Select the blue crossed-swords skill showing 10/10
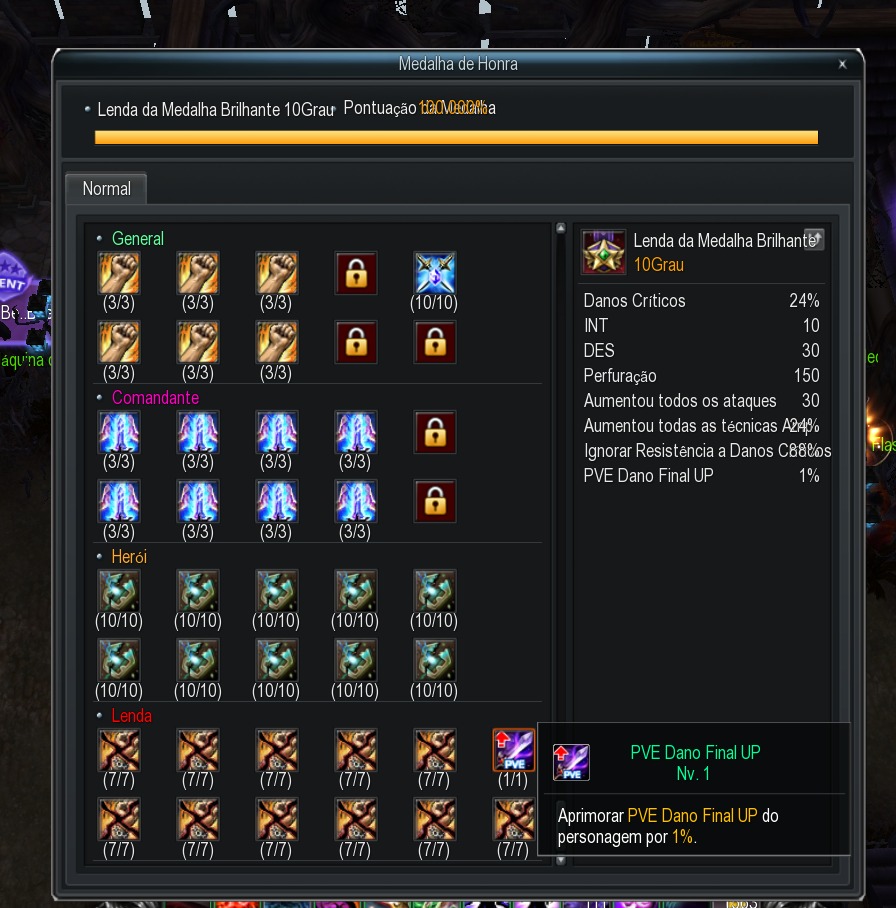Viewport: 896px width, 908px height. tap(435, 273)
